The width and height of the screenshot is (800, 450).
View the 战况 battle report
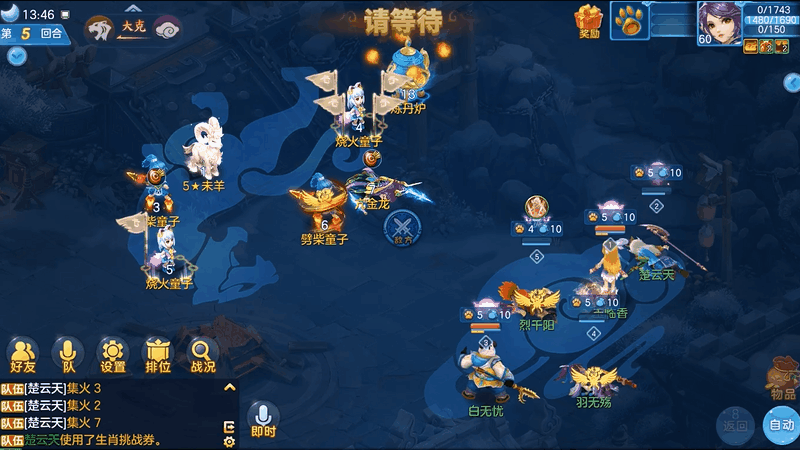pyautogui.click(x=203, y=354)
